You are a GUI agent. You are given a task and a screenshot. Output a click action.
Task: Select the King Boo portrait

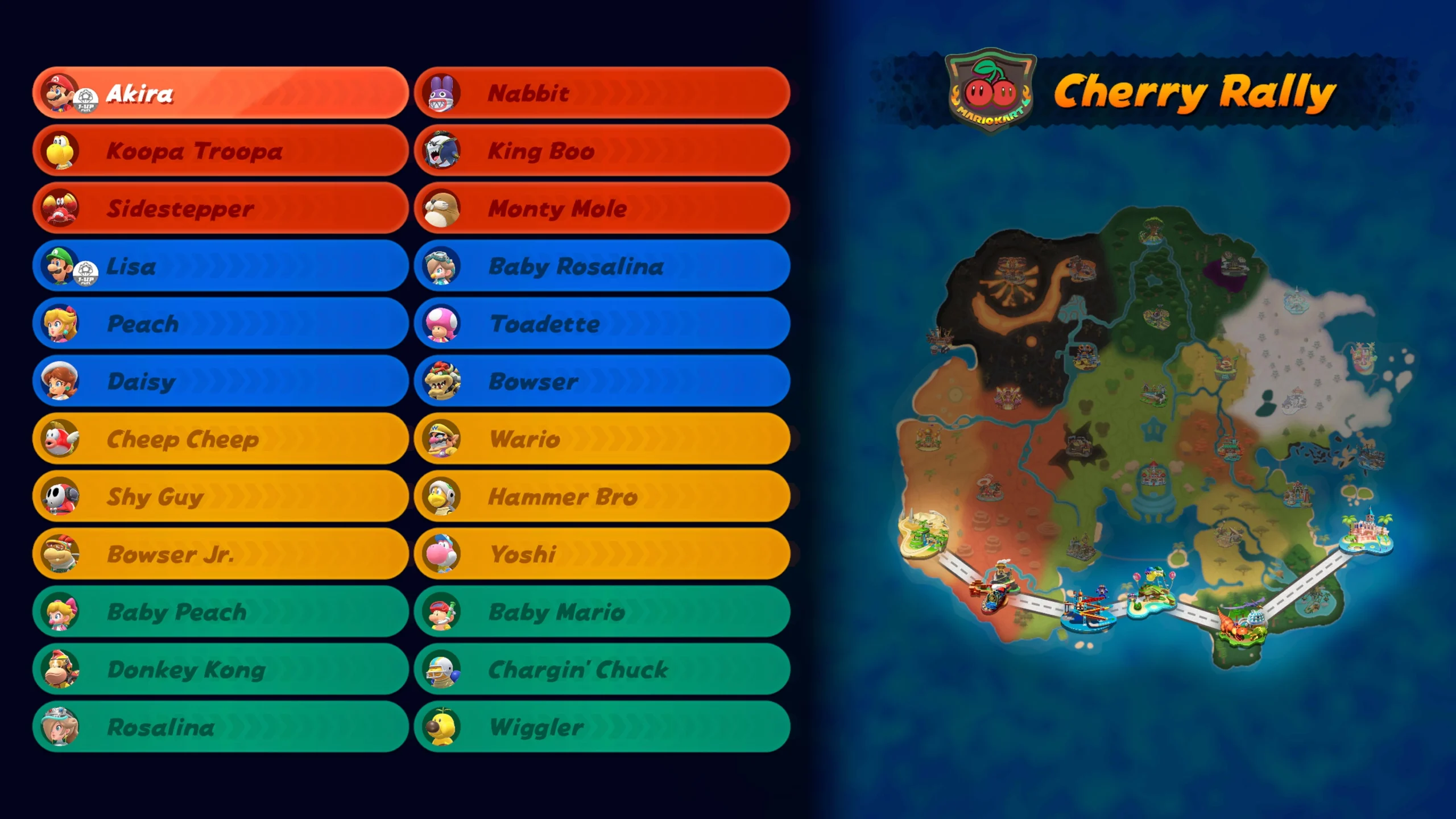(442, 151)
